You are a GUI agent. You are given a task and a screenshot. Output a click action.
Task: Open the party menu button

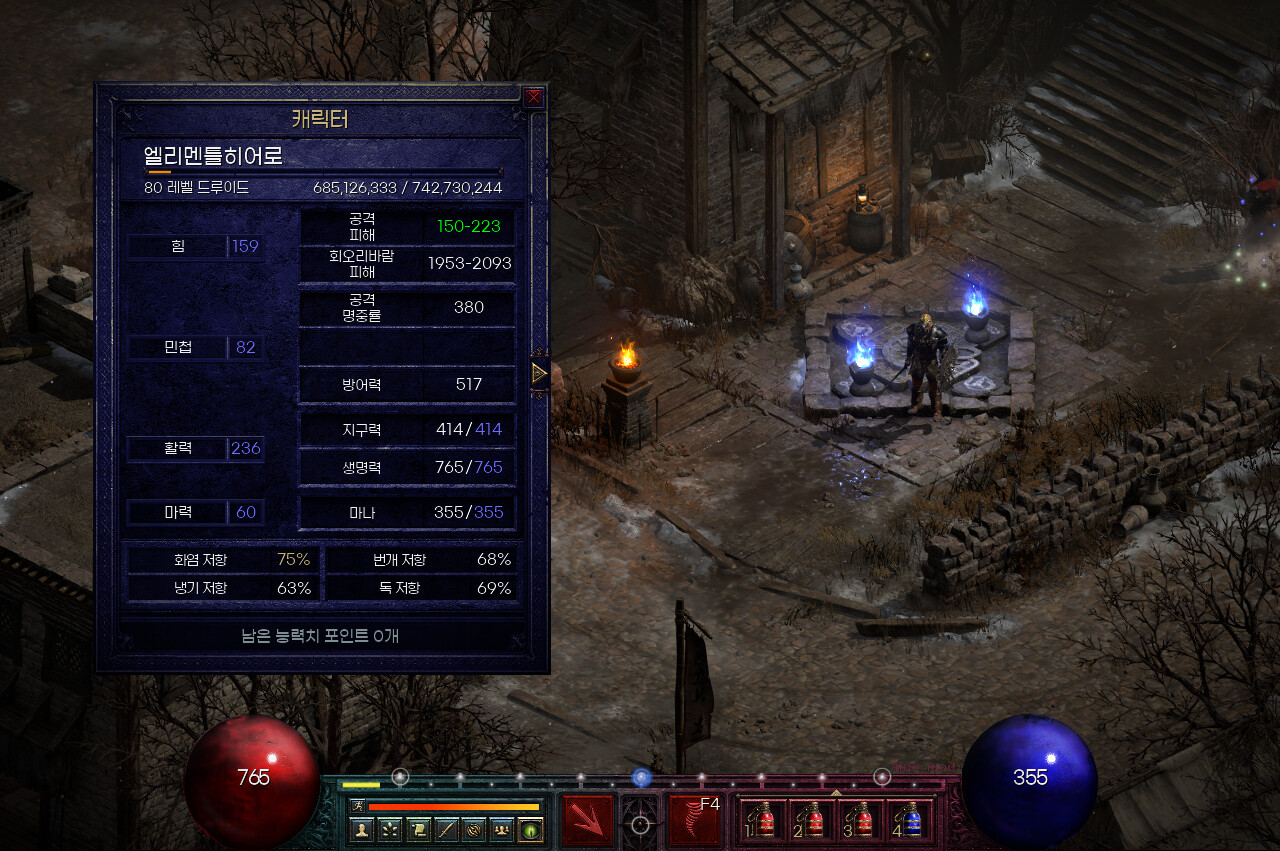click(x=502, y=830)
